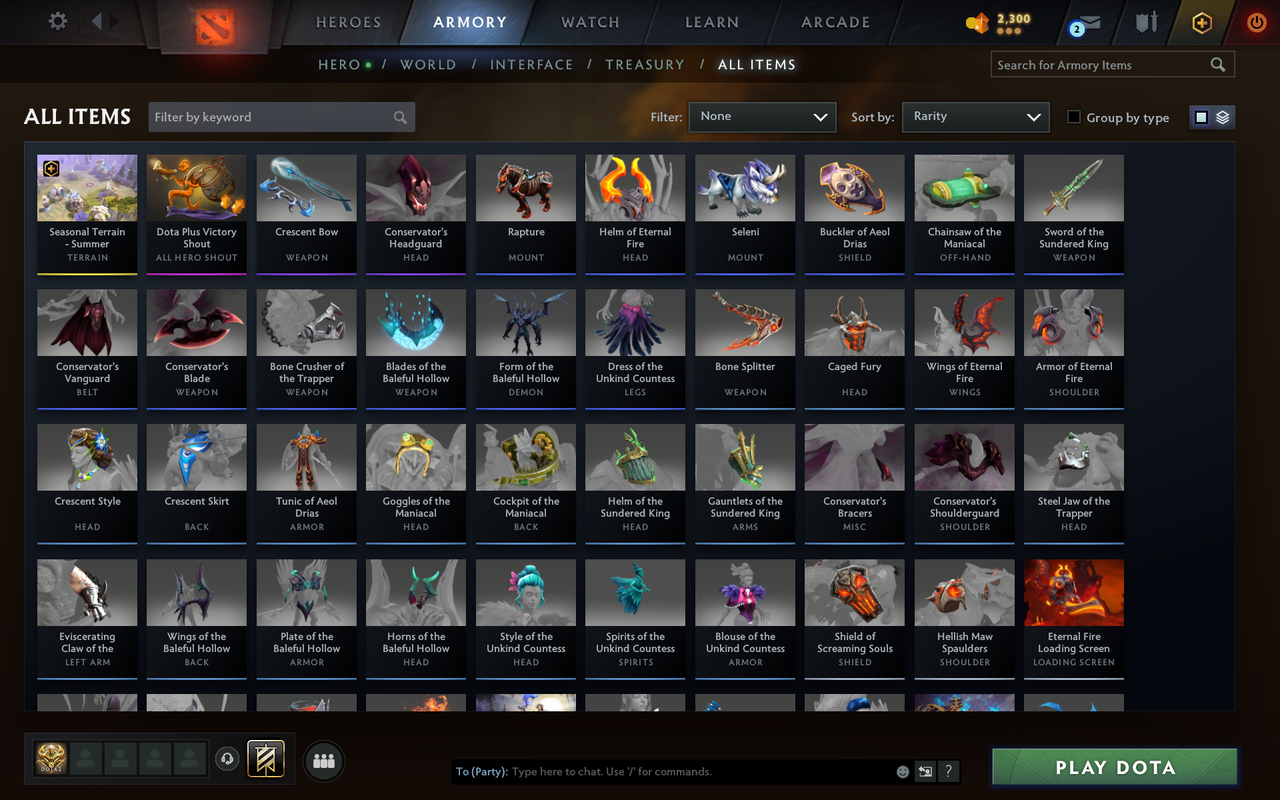Open the TREASURY section
This screenshot has width=1280, height=800.
(x=644, y=64)
